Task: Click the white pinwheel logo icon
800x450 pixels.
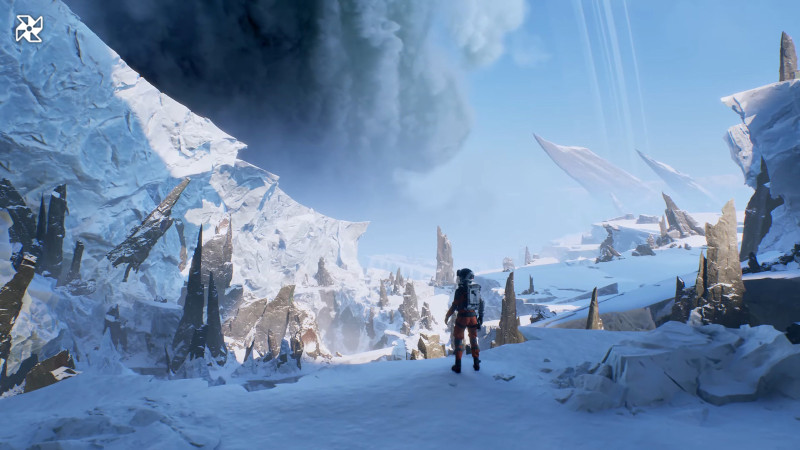Action: (29, 28)
